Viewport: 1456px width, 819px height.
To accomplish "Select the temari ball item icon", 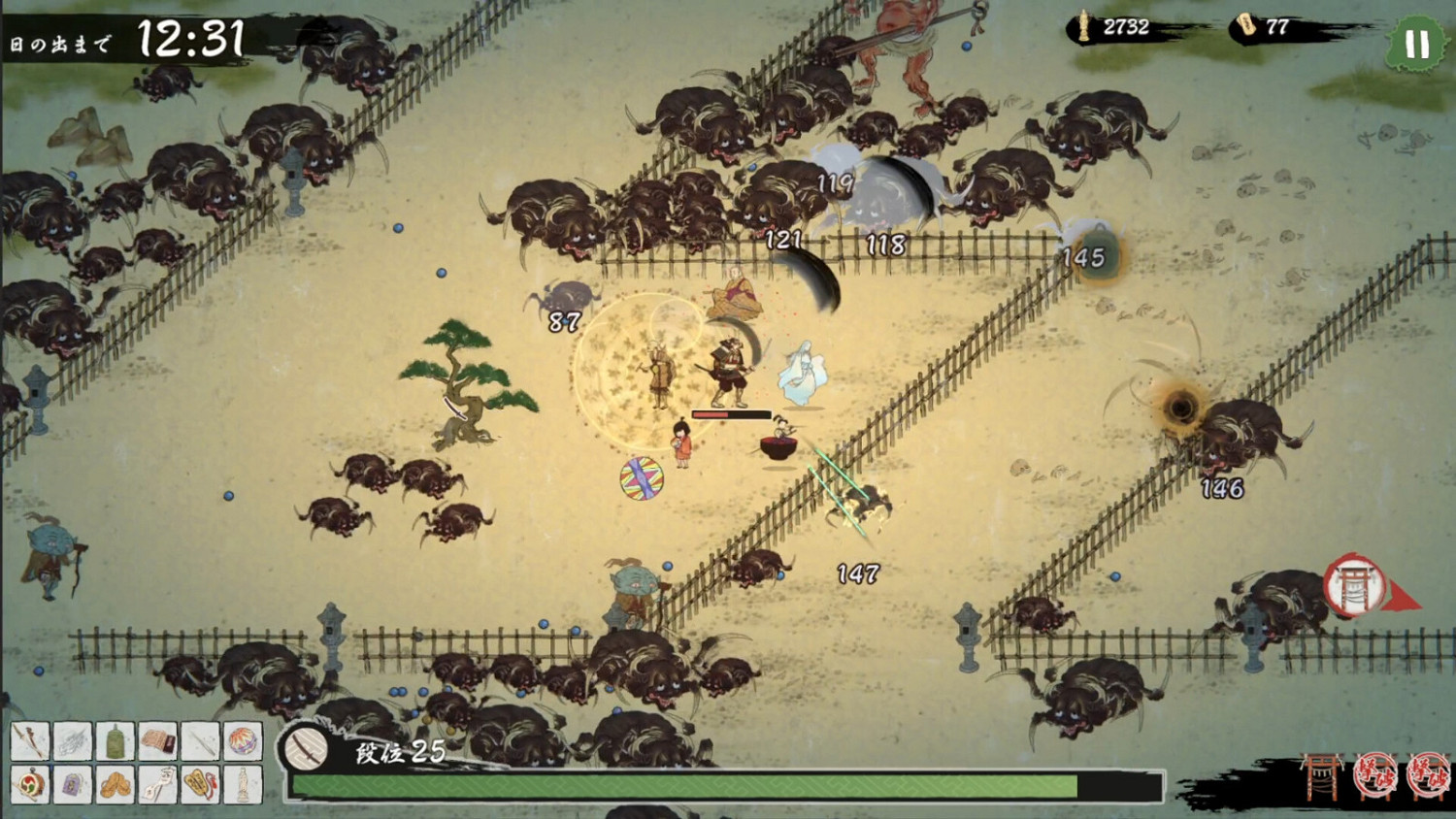I will tap(240, 743).
